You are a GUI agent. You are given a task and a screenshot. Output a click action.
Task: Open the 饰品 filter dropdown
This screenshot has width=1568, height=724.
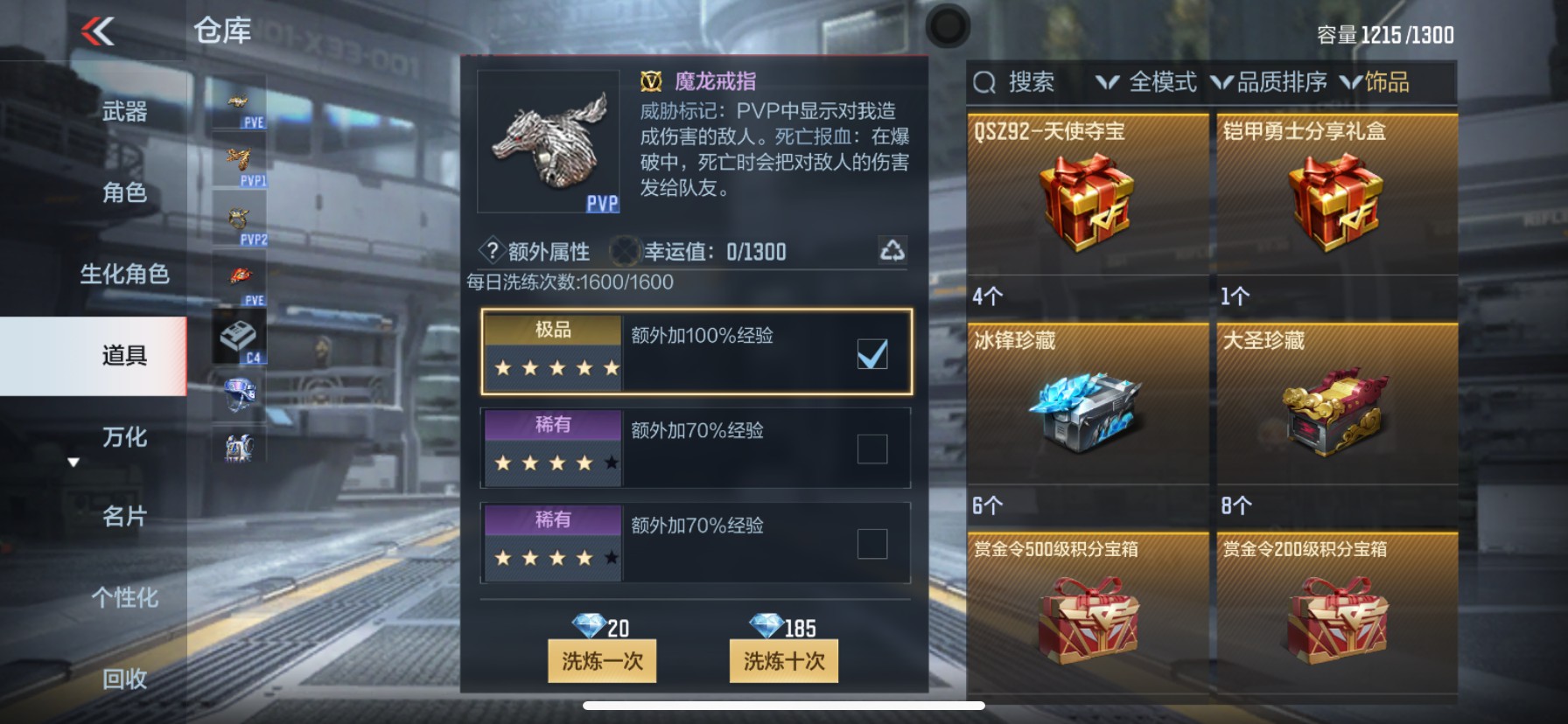click(1387, 81)
